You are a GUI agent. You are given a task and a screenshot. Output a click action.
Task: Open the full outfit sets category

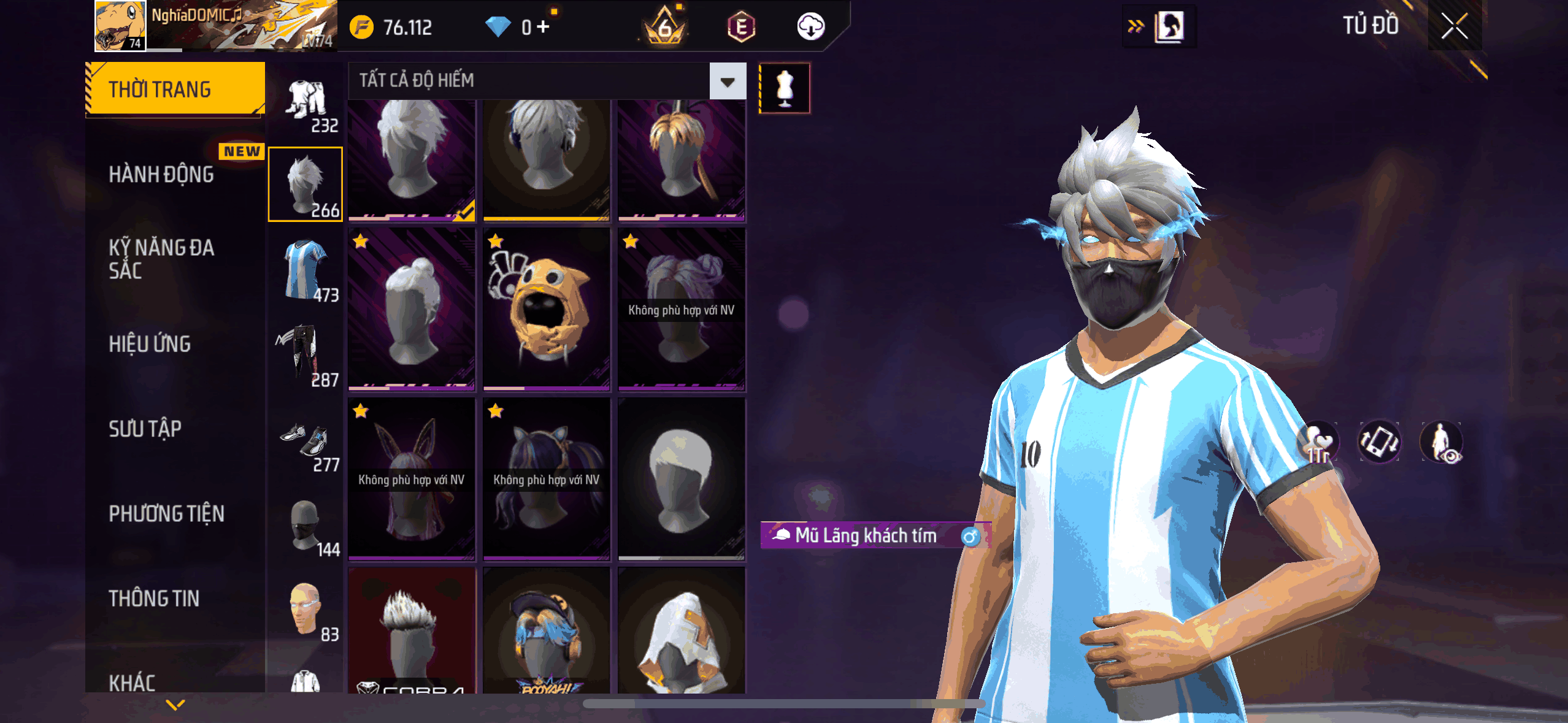(x=306, y=100)
